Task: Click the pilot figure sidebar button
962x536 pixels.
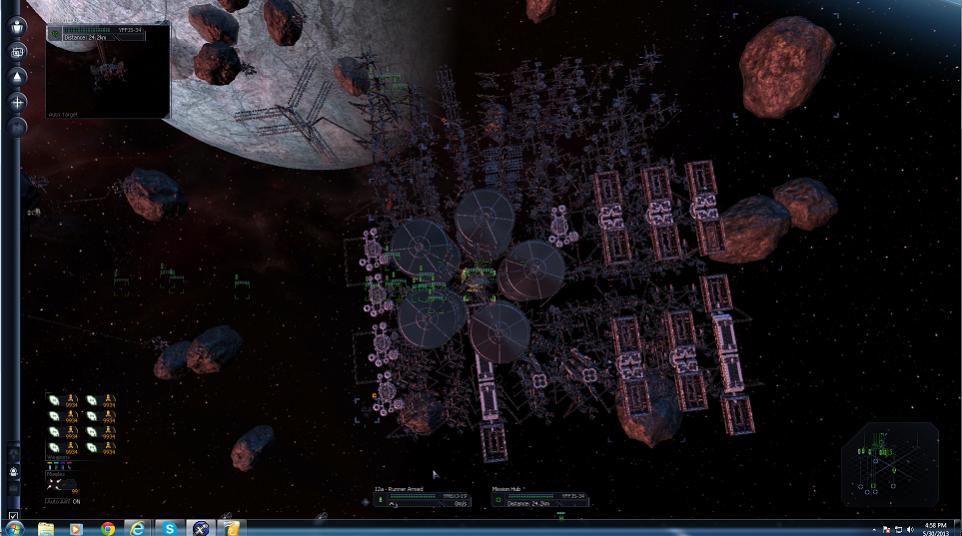Action: tap(17, 27)
